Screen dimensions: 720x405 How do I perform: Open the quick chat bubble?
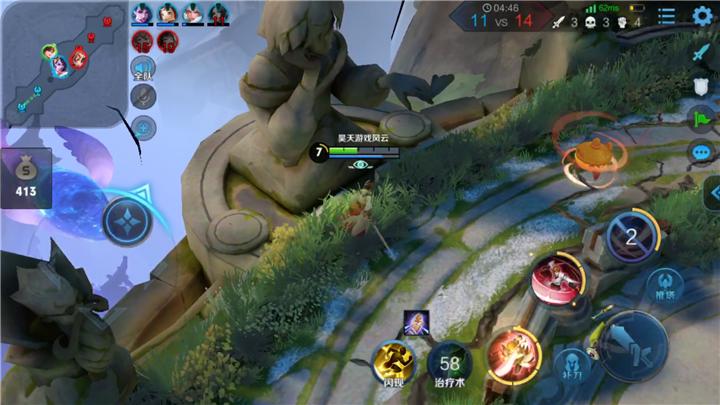pyautogui.click(x=701, y=152)
